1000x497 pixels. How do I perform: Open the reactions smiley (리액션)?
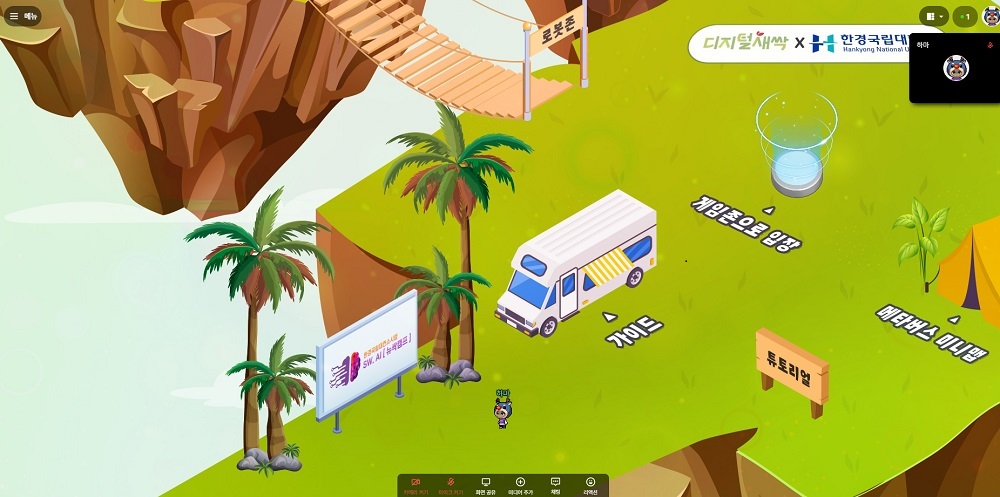point(590,485)
